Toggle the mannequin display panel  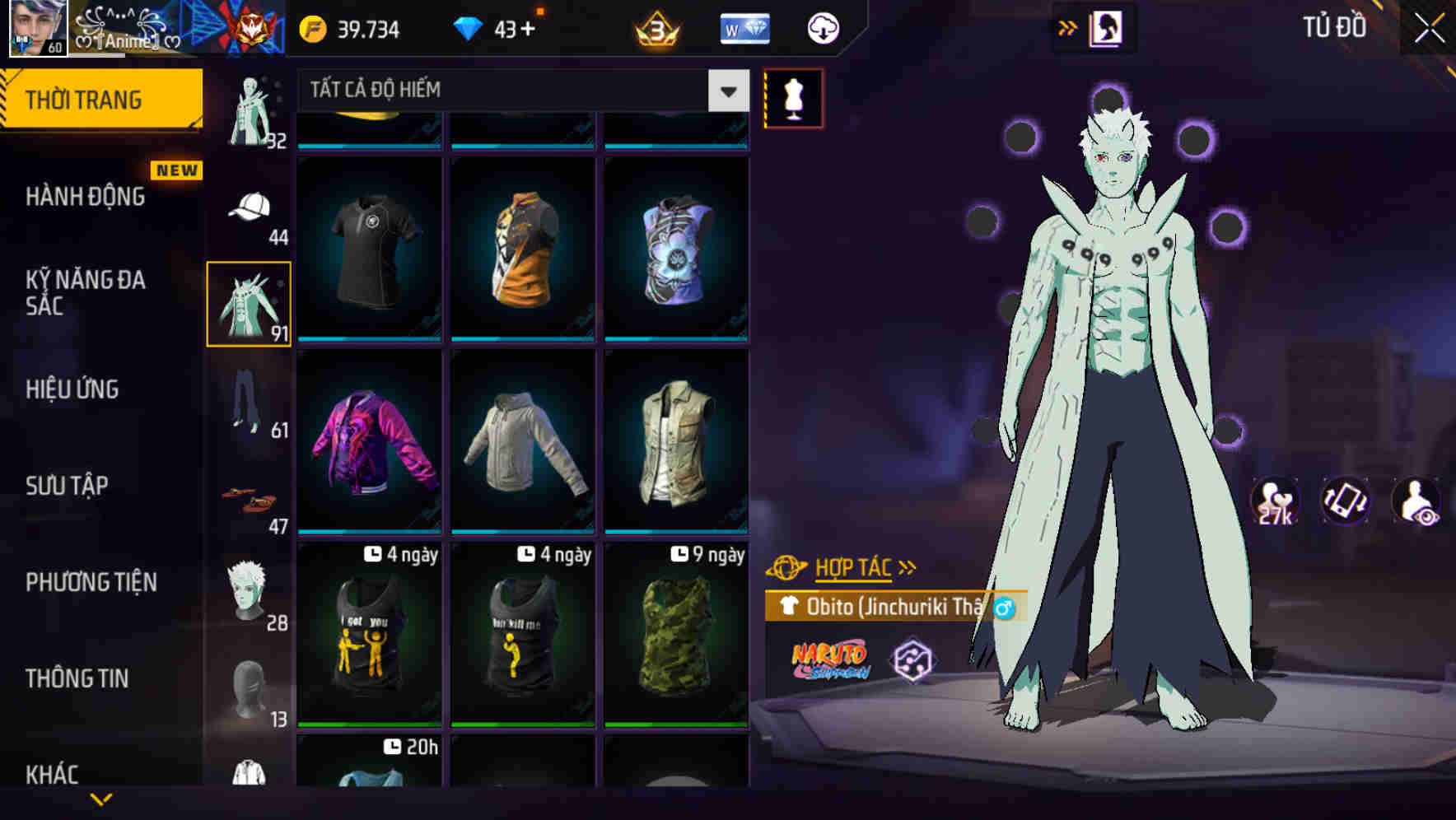point(793,100)
